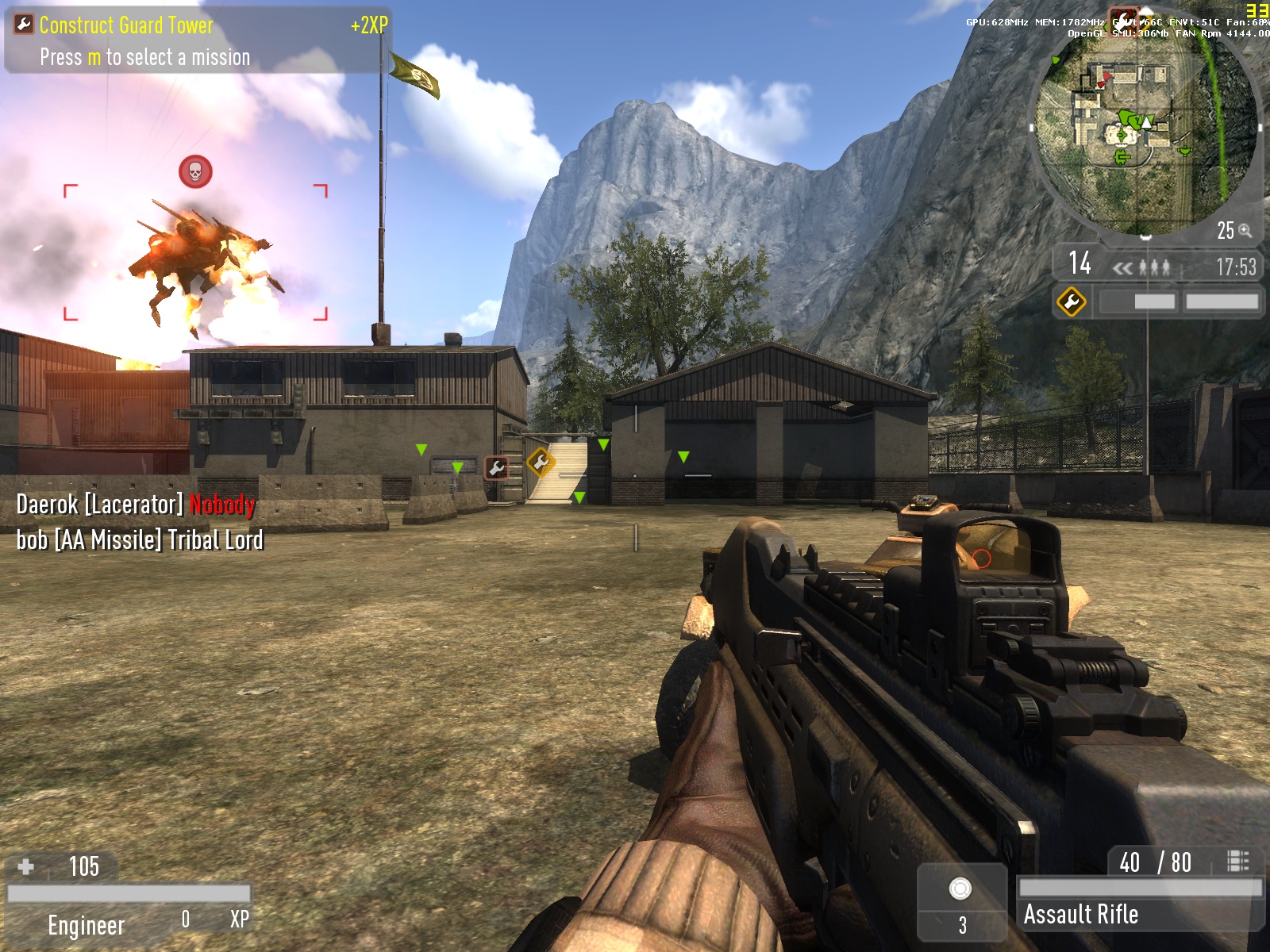Select the red square wrench waypoint marker
Image resolution: width=1270 pixels, height=952 pixels.
click(x=497, y=468)
